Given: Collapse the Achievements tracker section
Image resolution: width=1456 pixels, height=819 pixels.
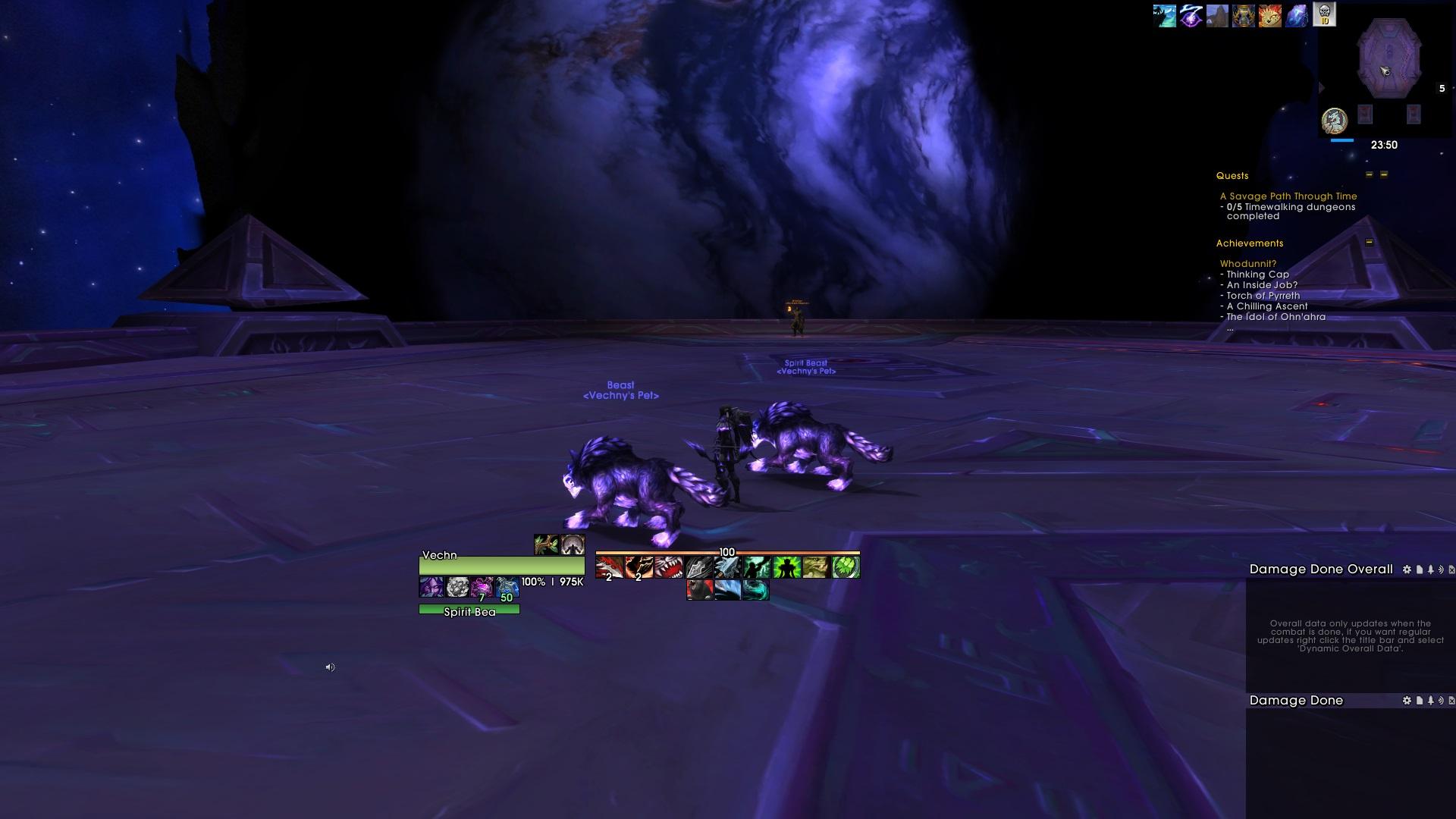Looking at the screenshot, I should 1369,243.
